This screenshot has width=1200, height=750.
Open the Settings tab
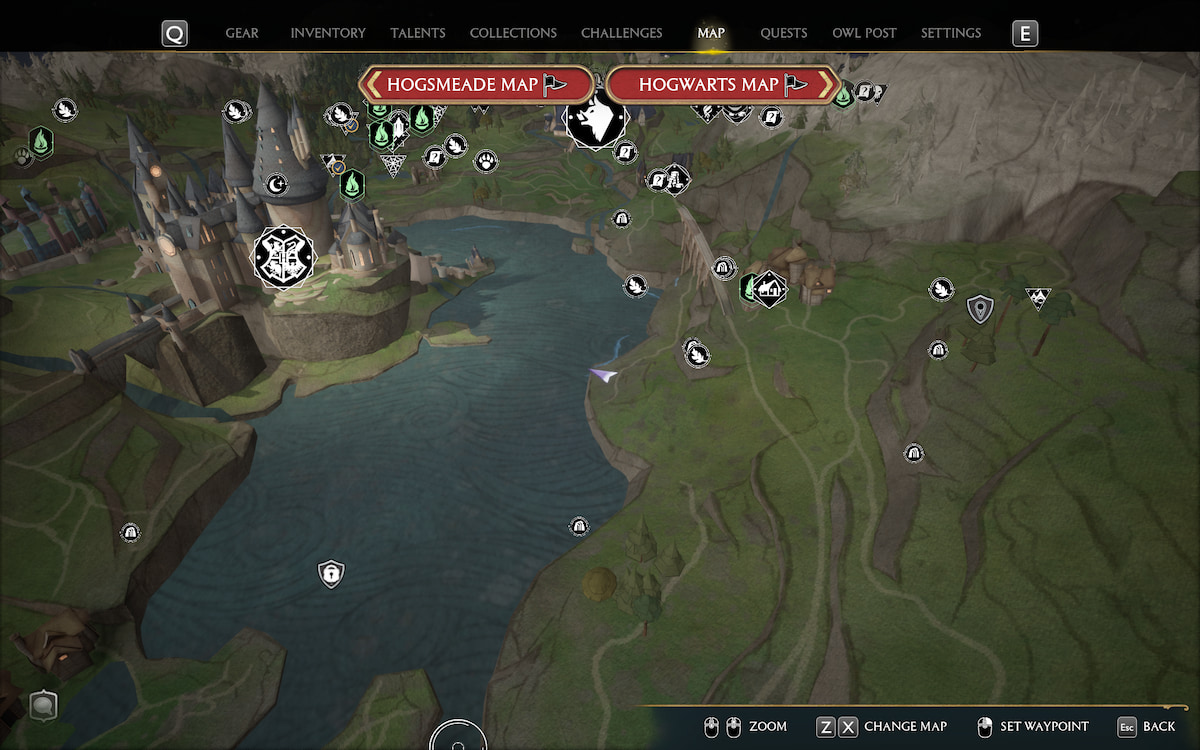(x=950, y=33)
